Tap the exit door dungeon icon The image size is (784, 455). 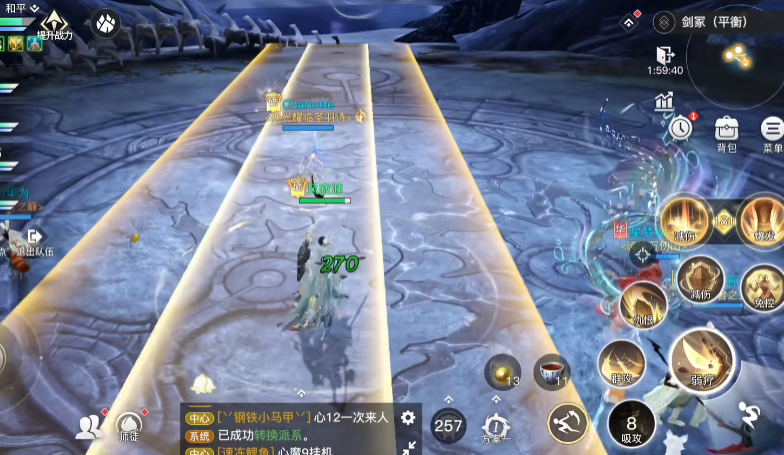[665, 55]
